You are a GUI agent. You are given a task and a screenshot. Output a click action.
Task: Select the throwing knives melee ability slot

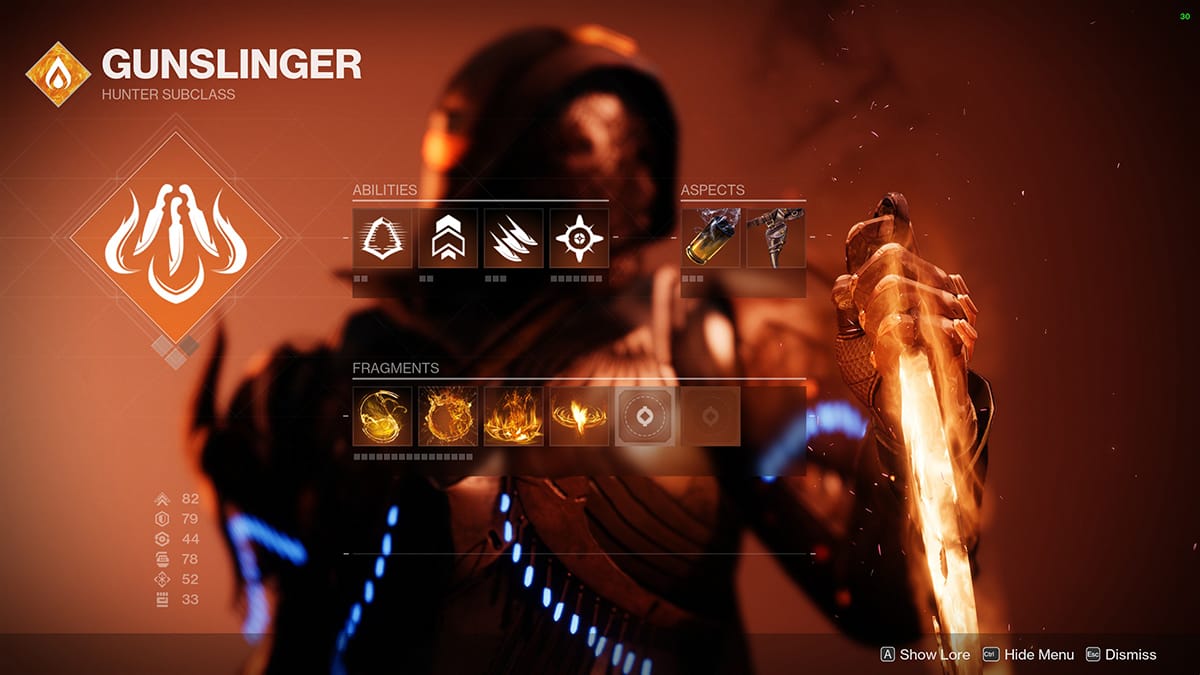514,238
